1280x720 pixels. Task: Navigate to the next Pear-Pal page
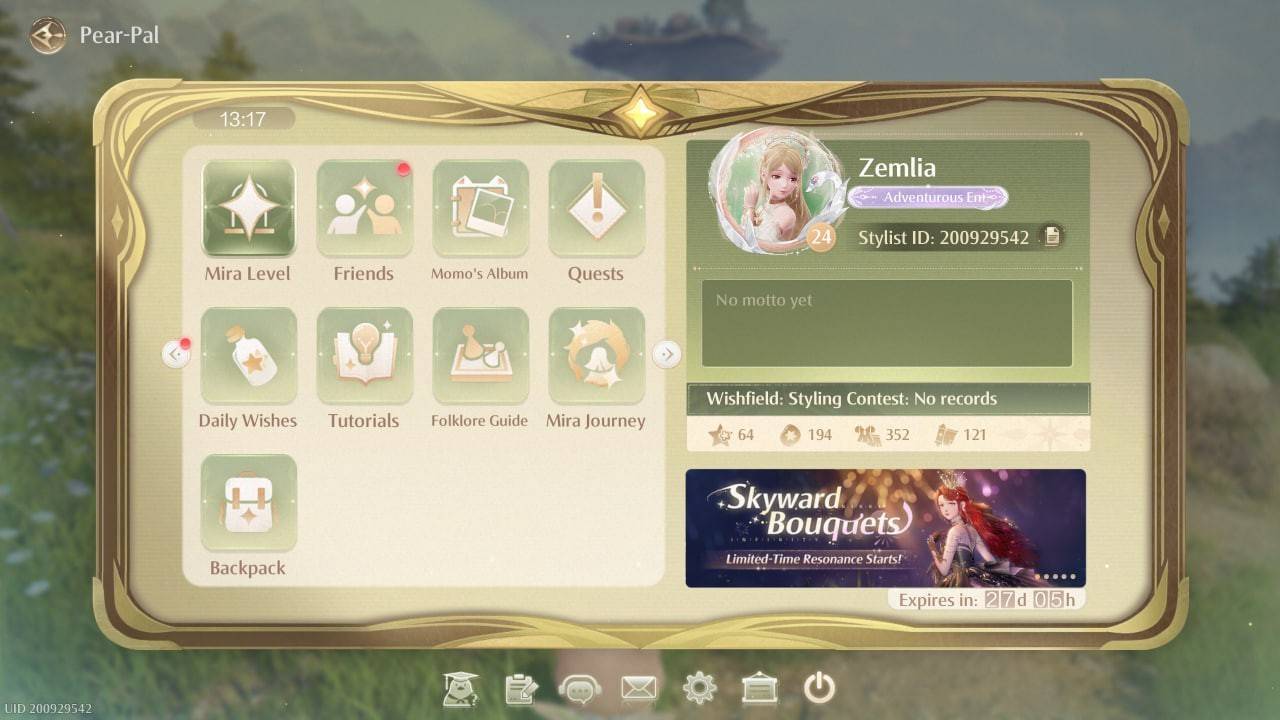(x=667, y=353)
